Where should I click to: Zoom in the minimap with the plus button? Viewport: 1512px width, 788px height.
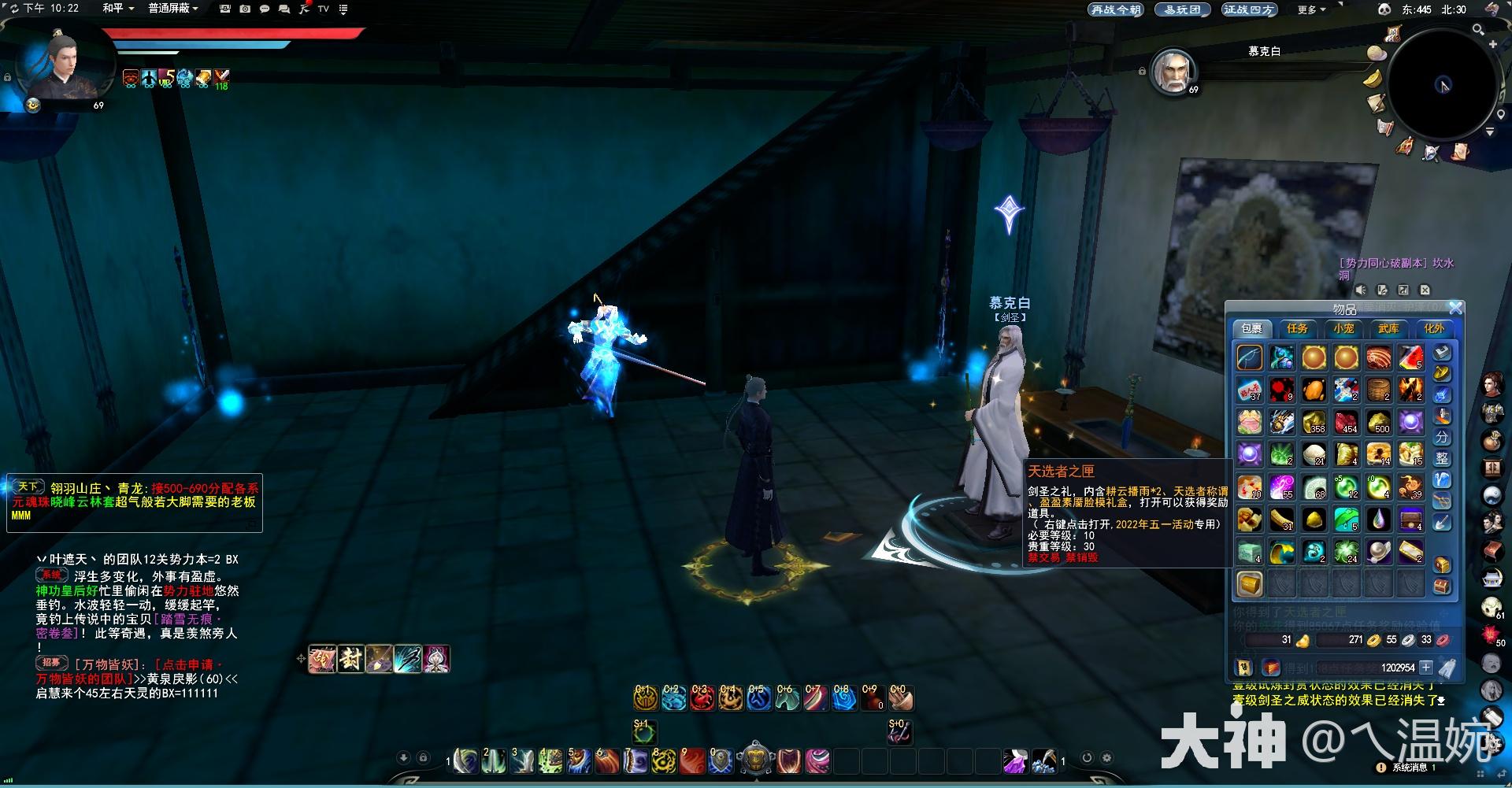point(1492,45)
